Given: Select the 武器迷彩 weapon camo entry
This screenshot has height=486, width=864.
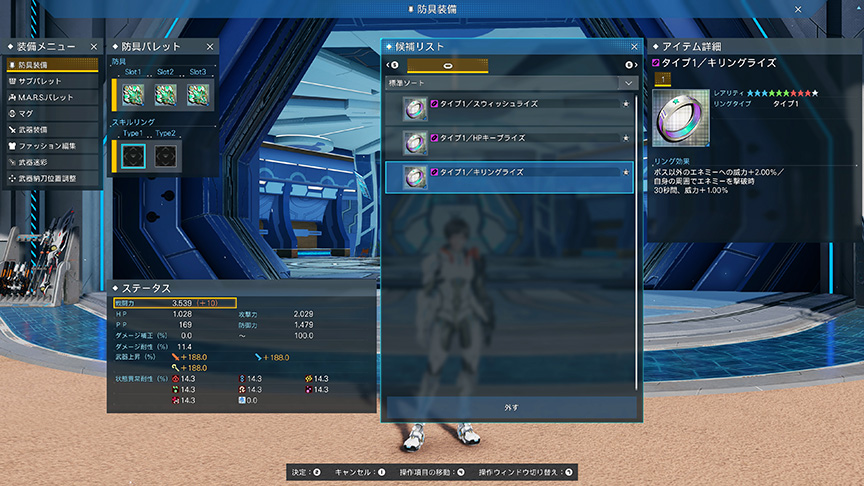Looking at the screenshot, I should [52, 162].
